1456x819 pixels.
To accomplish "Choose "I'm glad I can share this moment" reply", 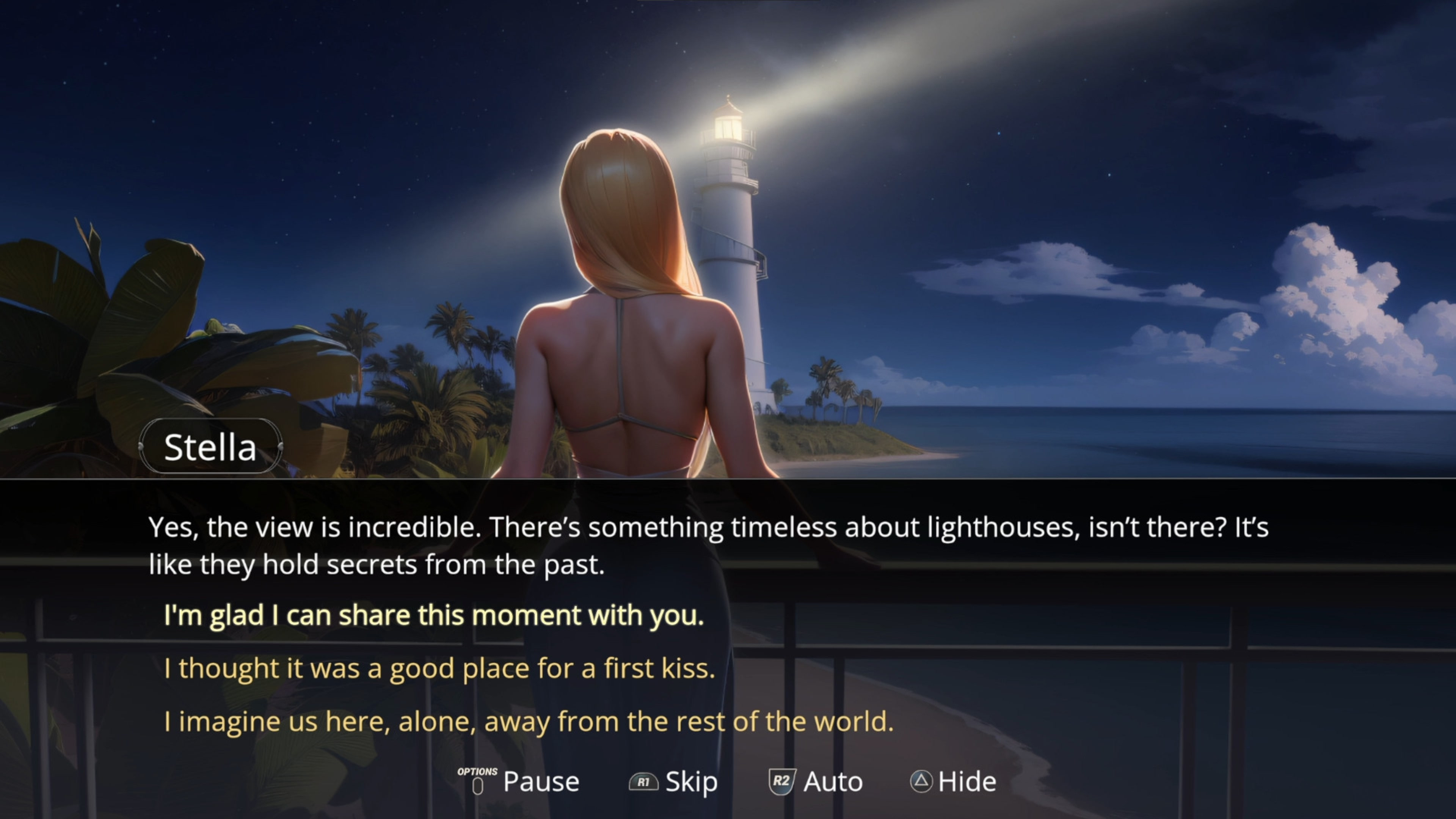I will [433, 615].
